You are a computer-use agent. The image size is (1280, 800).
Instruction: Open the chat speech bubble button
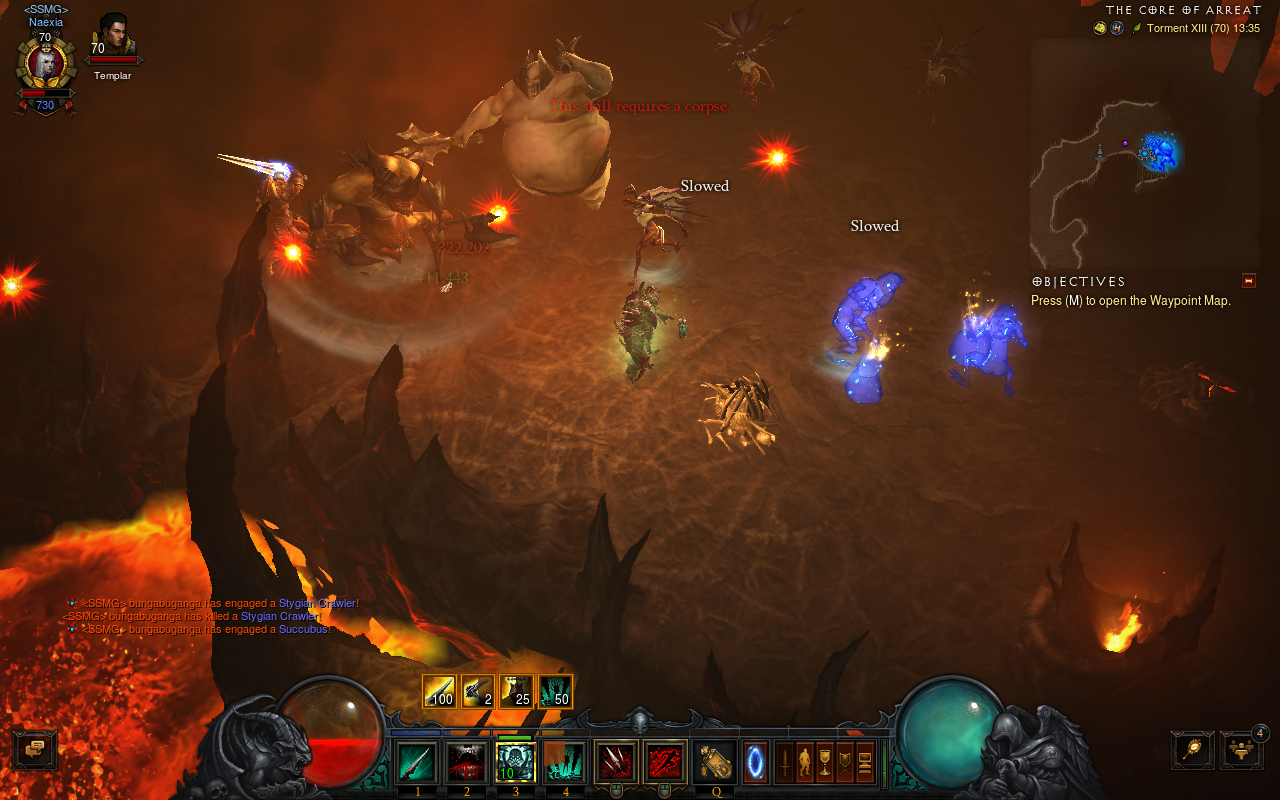34,749
